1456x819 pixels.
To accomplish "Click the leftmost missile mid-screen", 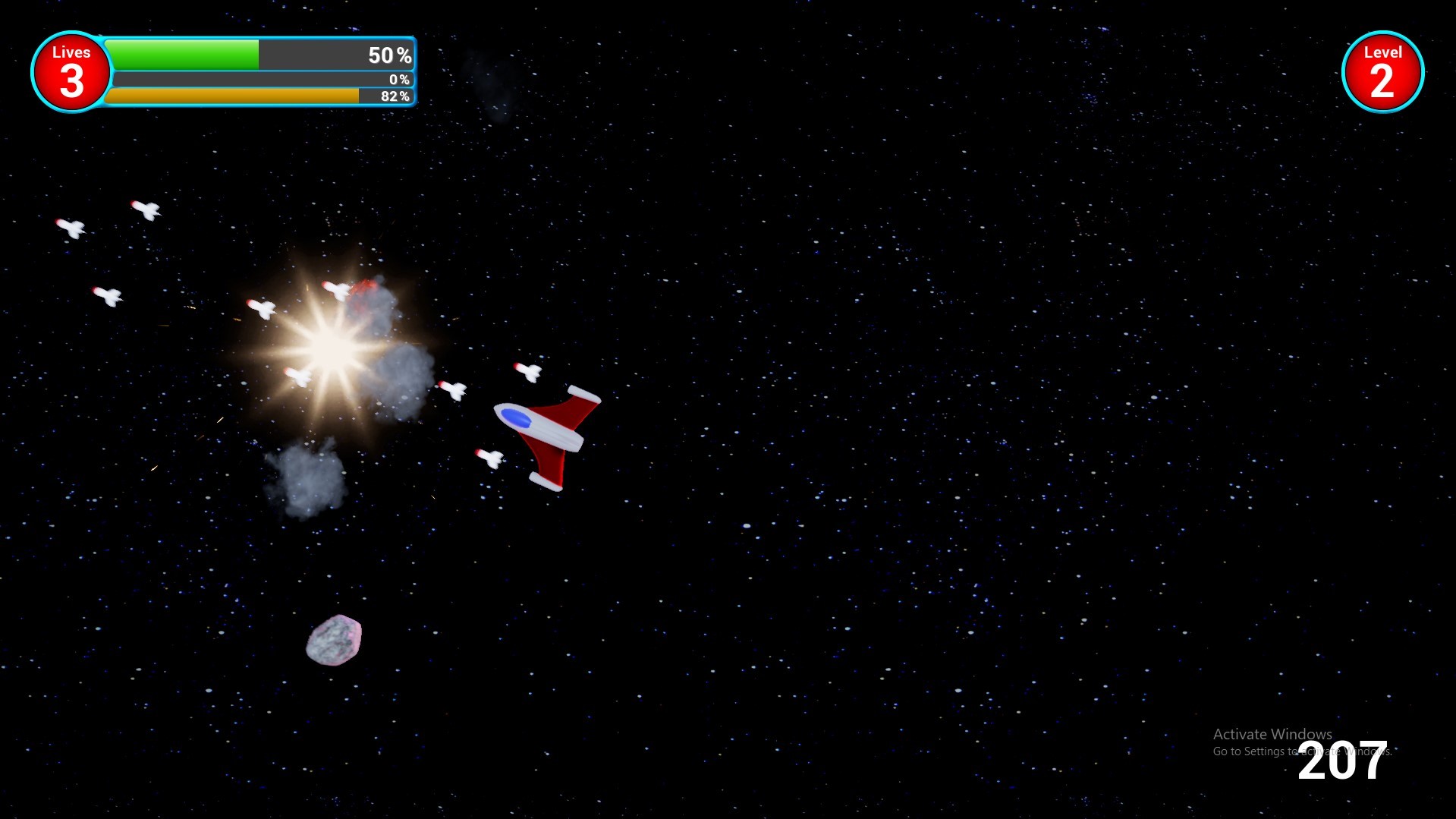I will (108, 296).
